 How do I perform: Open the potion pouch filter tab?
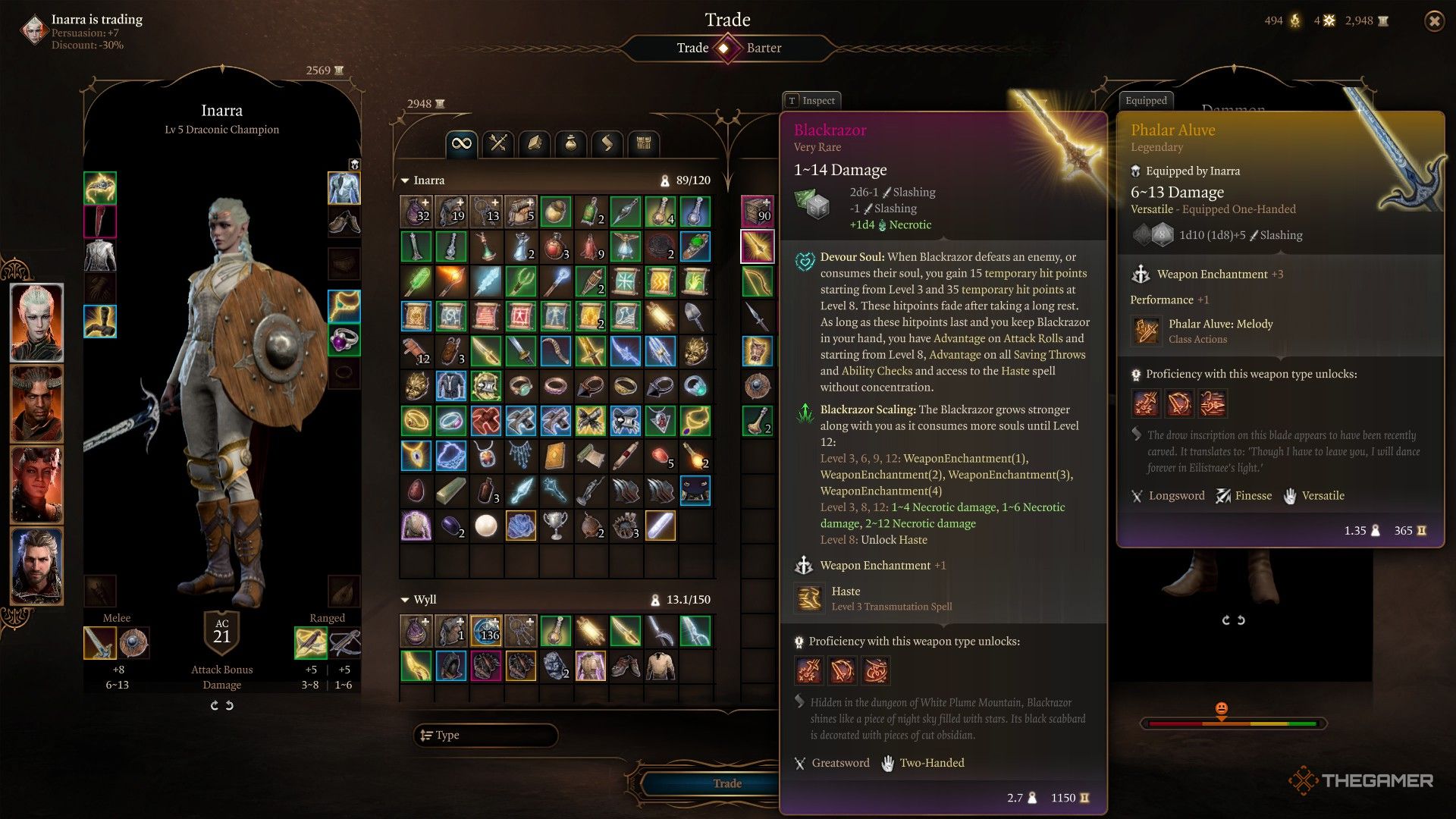click(571, 143)
